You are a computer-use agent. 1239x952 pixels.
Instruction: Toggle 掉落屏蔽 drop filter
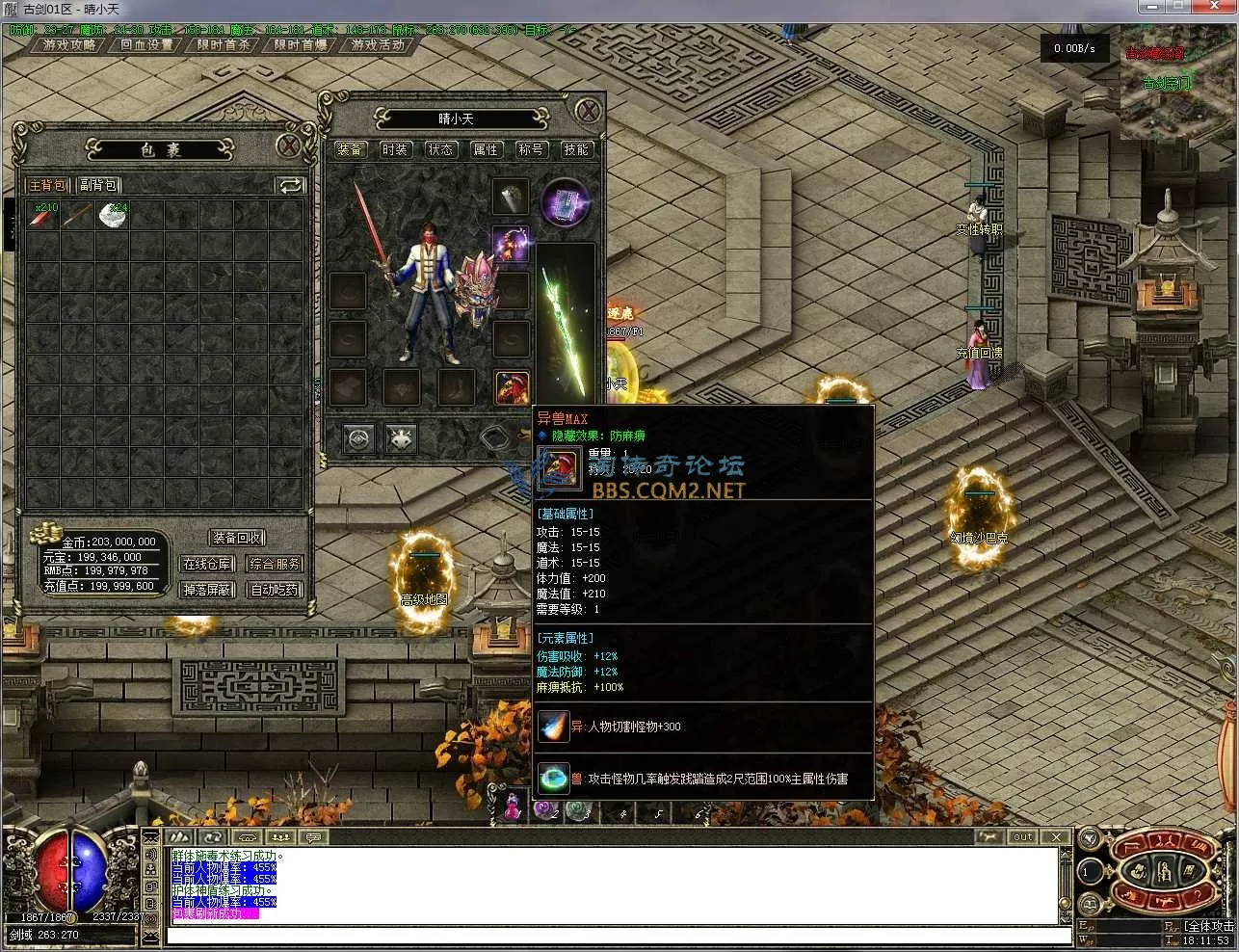[x=207, y=590]
